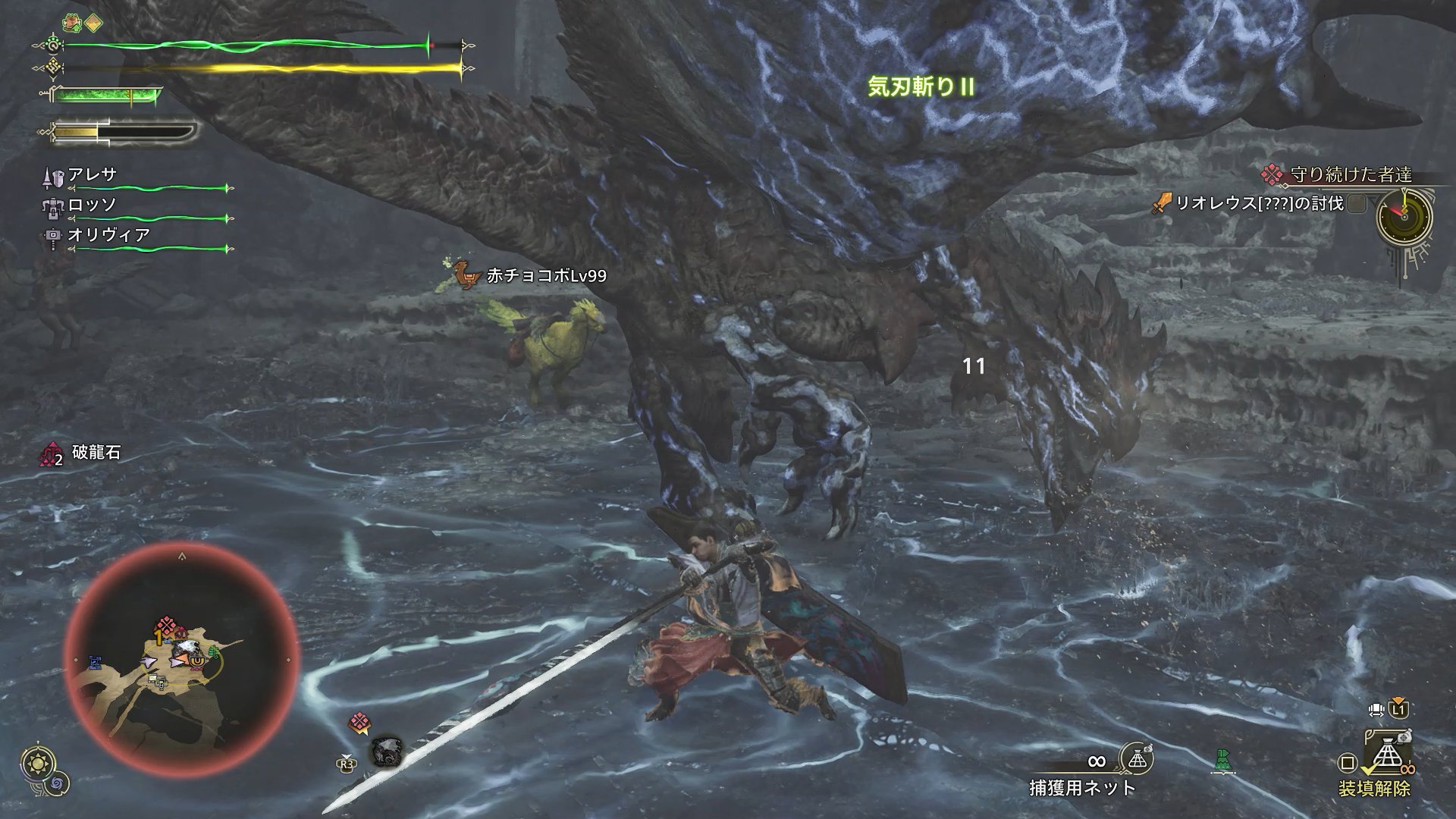The image size is (1456, 819).
Task: Open the 守り続けた者達 quest tracker
Action: click(x=1351, y=175)
